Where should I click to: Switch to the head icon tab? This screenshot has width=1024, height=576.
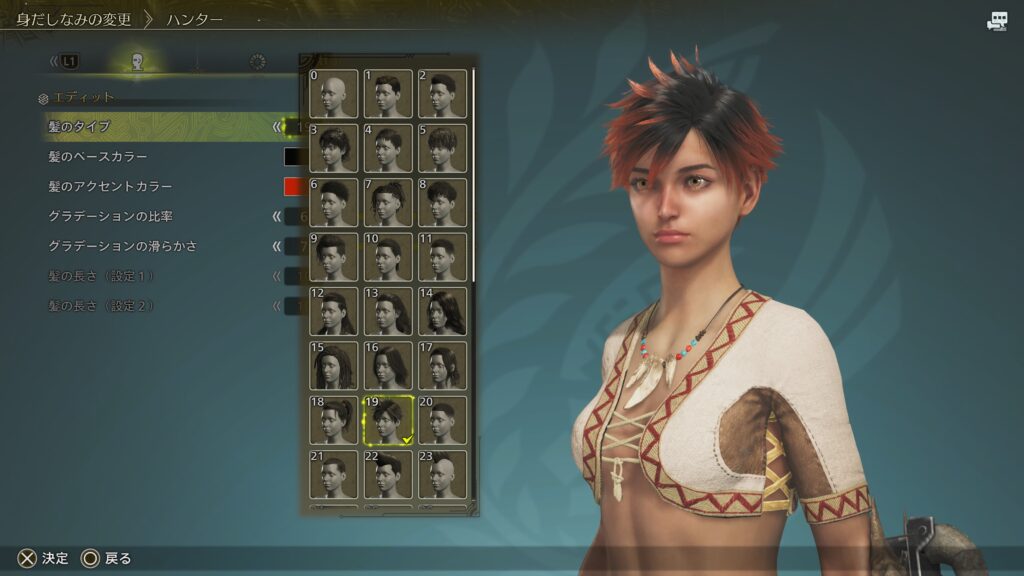(138, 62)
